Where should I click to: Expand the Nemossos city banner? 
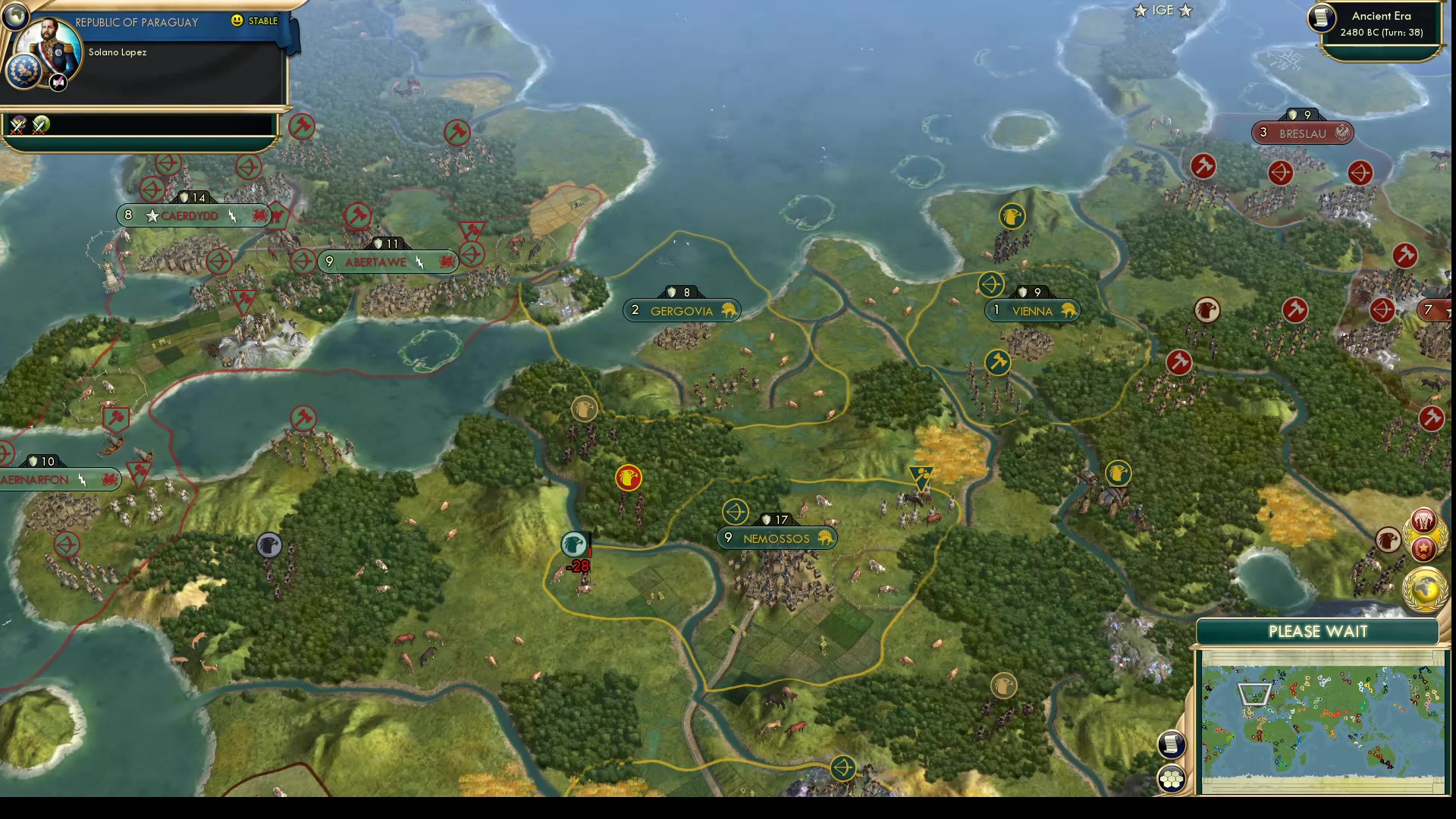coord(776,538)
